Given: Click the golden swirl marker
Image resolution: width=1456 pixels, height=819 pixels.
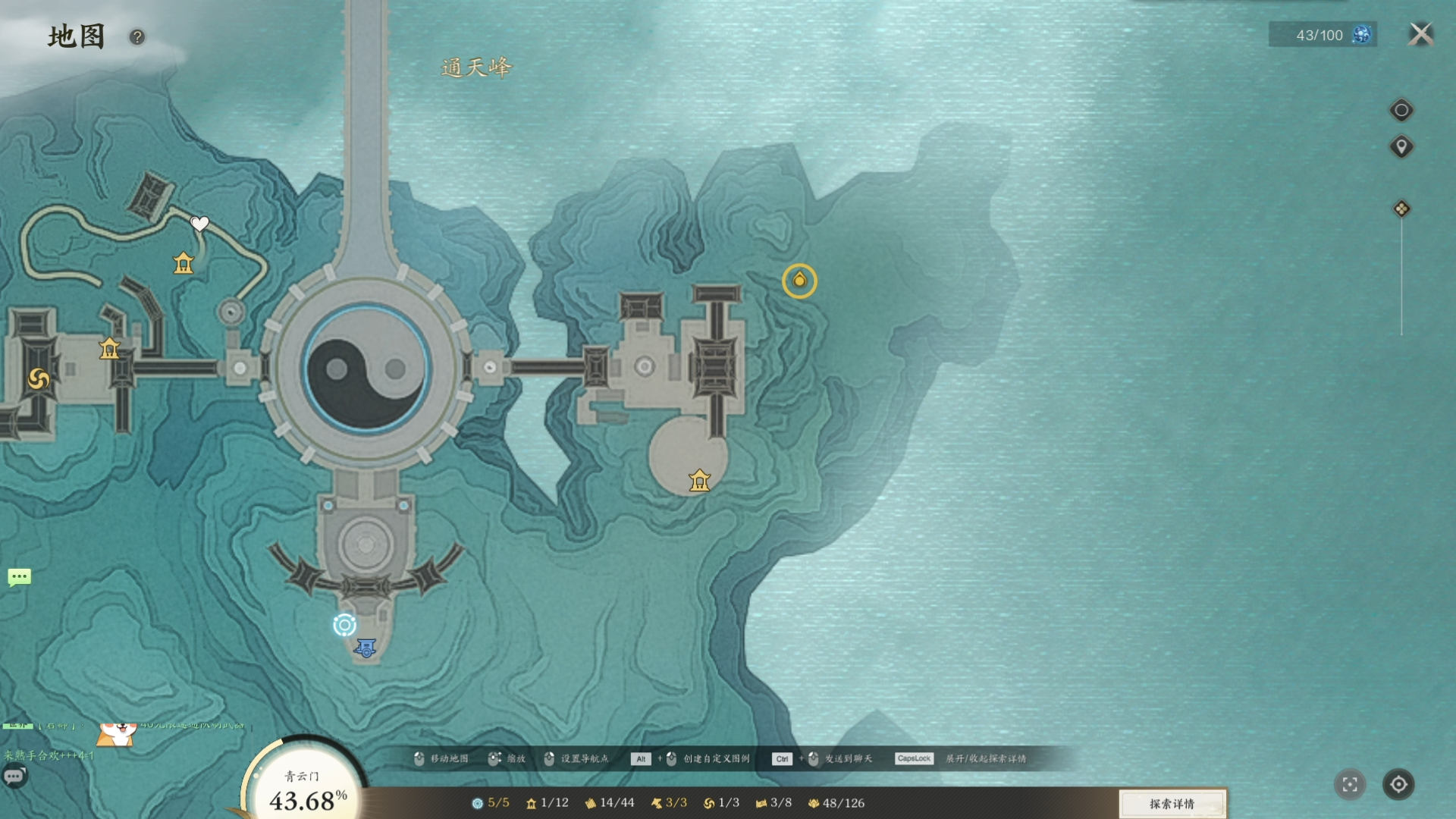Looking at the screenshot, I should (x=39, y=378).
